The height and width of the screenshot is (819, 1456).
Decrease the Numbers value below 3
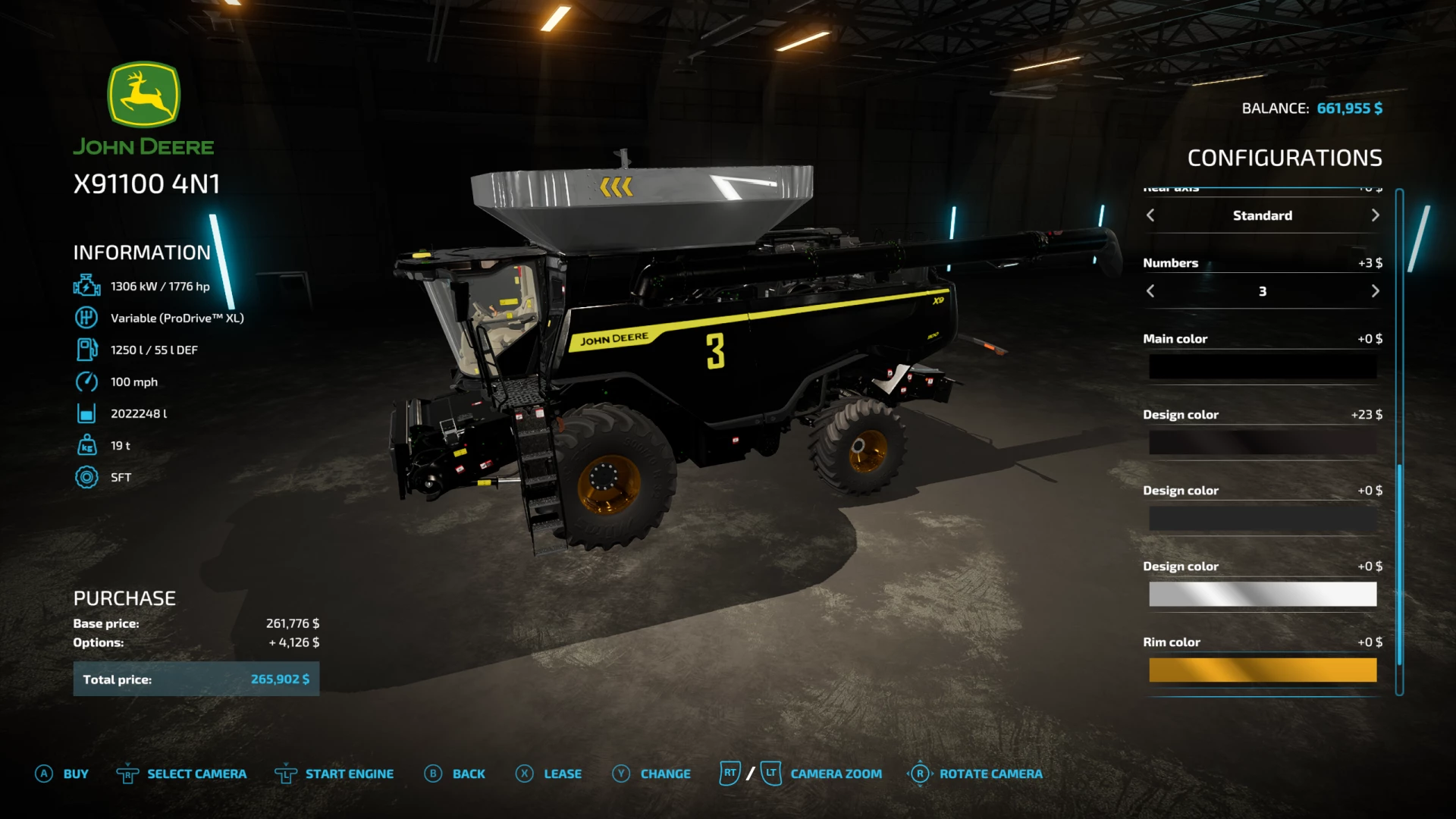(x=1150, y=291)
